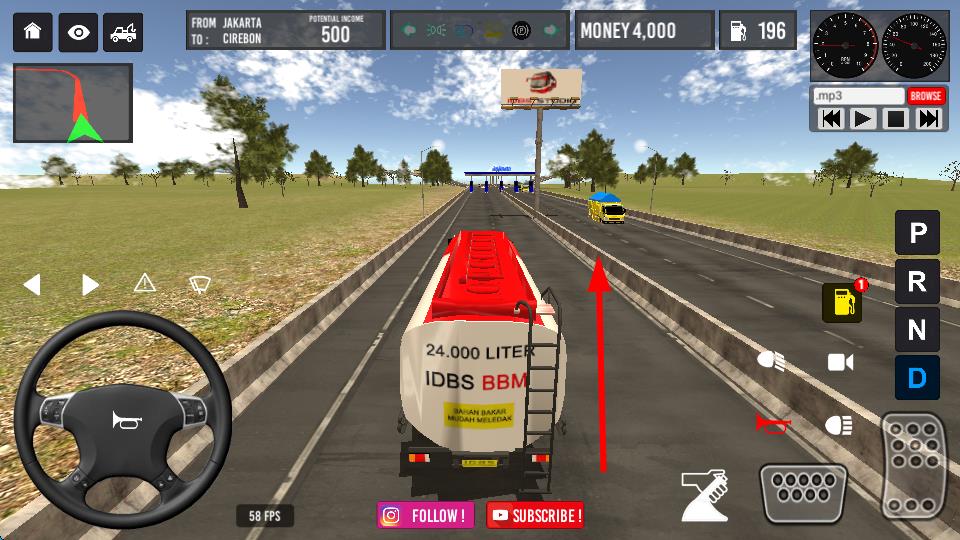Toggle the eye visibility button
This screenshot has width=960, height=540.
point(78,32)
